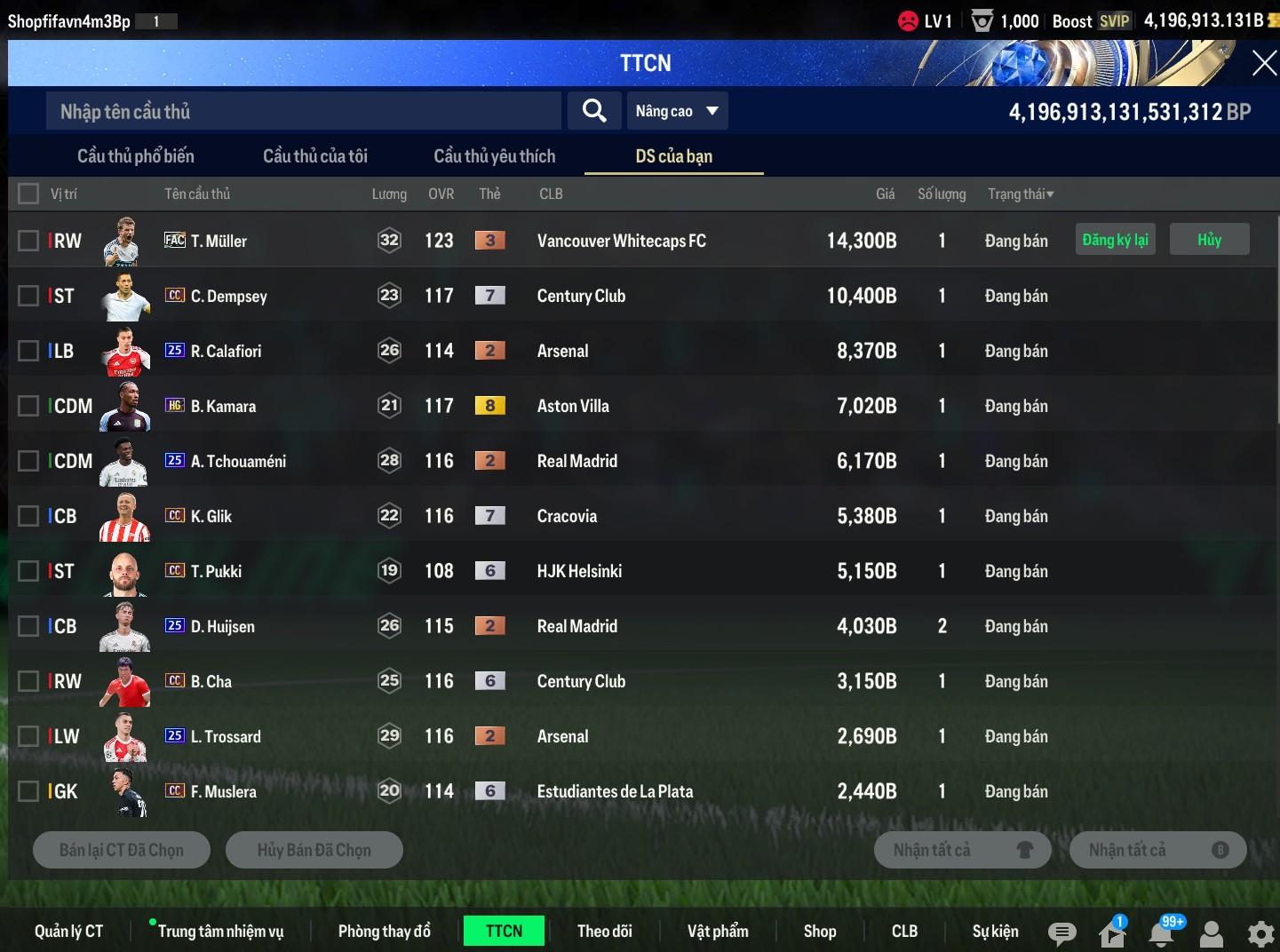Open notifications bell icon
The width and height of the screenshot is (1280, 952).
pyautogui.click(x=1161, y=932)
